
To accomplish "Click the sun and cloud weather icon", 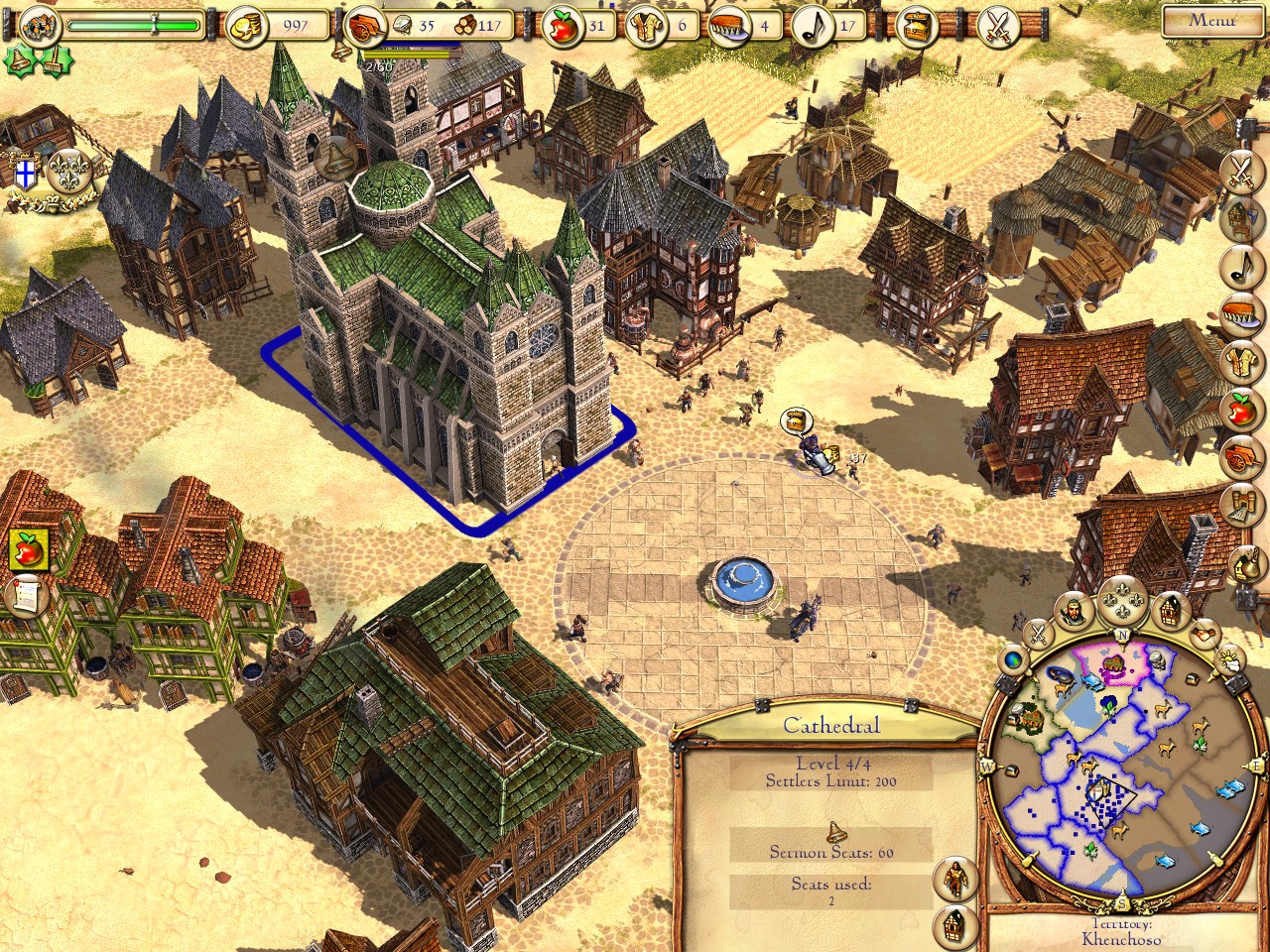I will click(x=1228, y=658).
